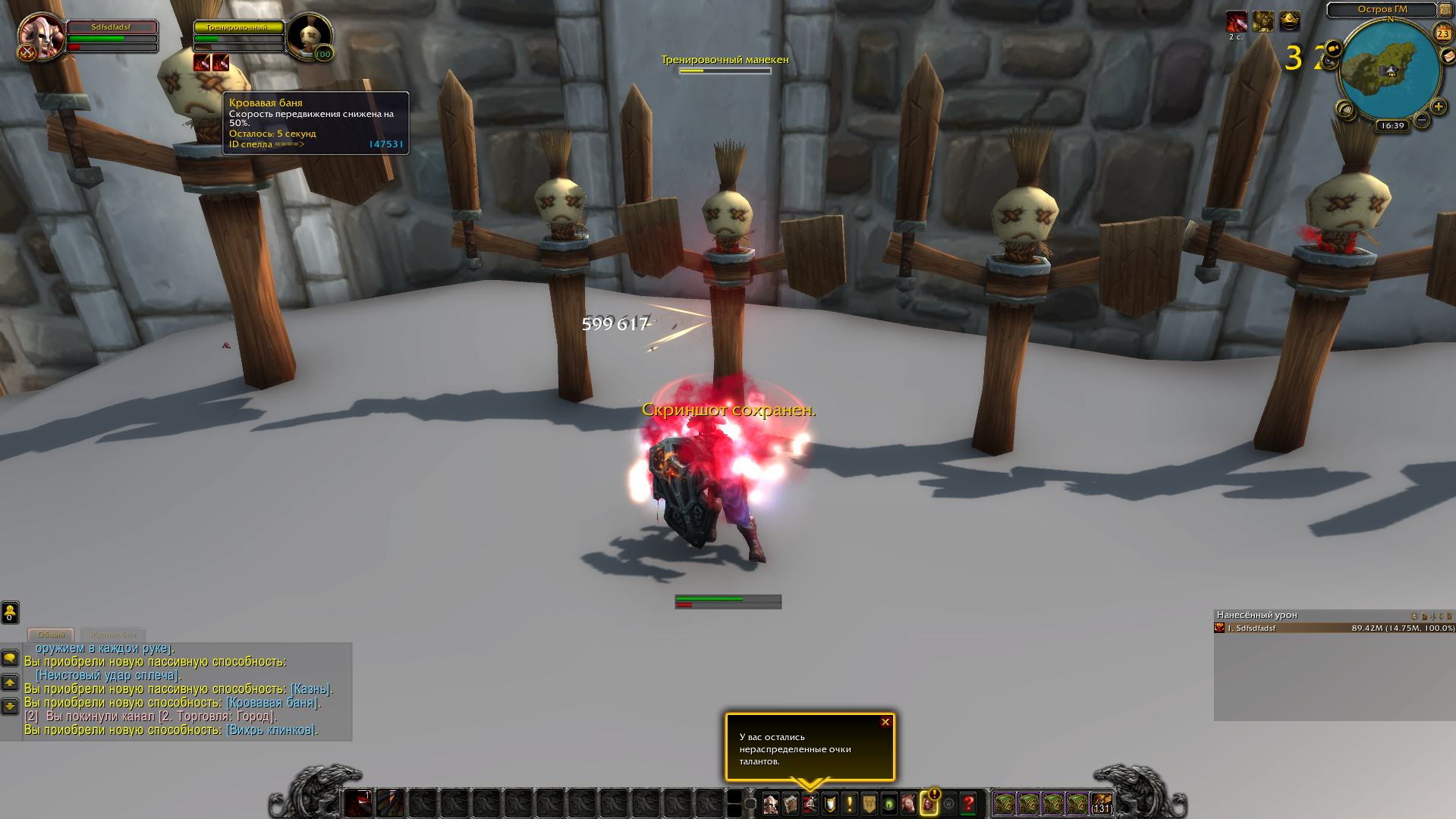
Task: Activate the first action bar ability
Action: 358,803
